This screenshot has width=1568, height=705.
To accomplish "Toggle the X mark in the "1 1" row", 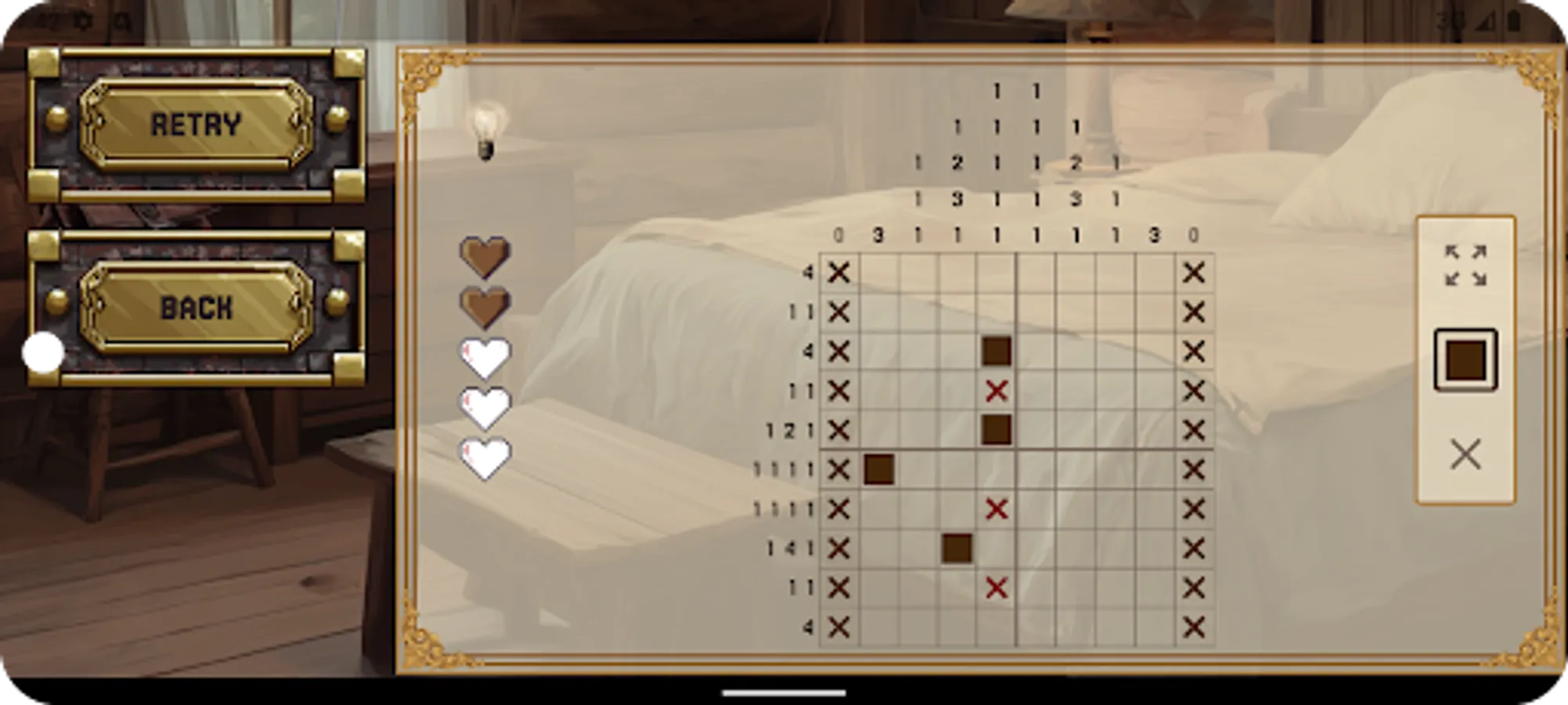I will 996,390.
